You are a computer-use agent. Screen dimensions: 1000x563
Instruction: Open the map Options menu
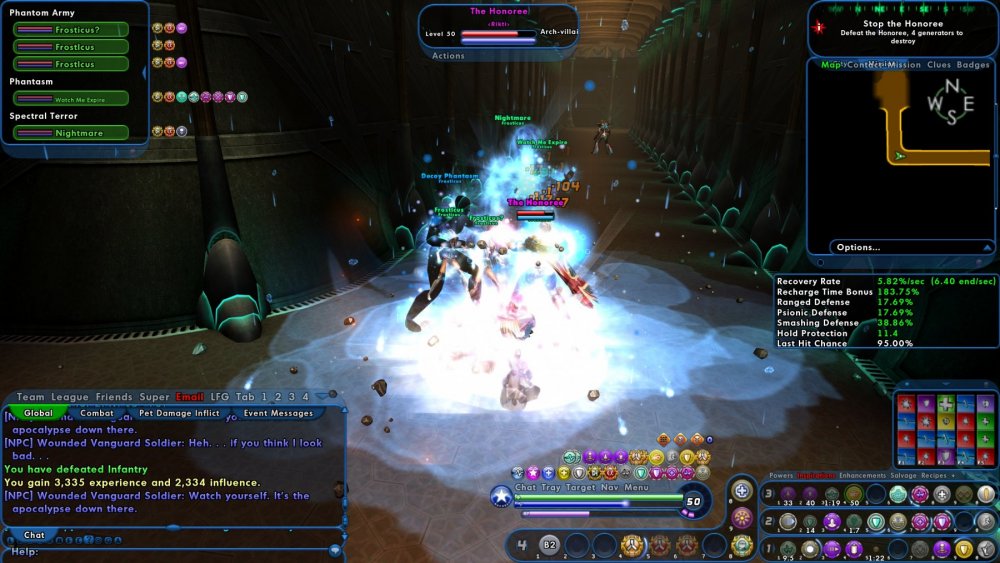(x=859, y=247)
